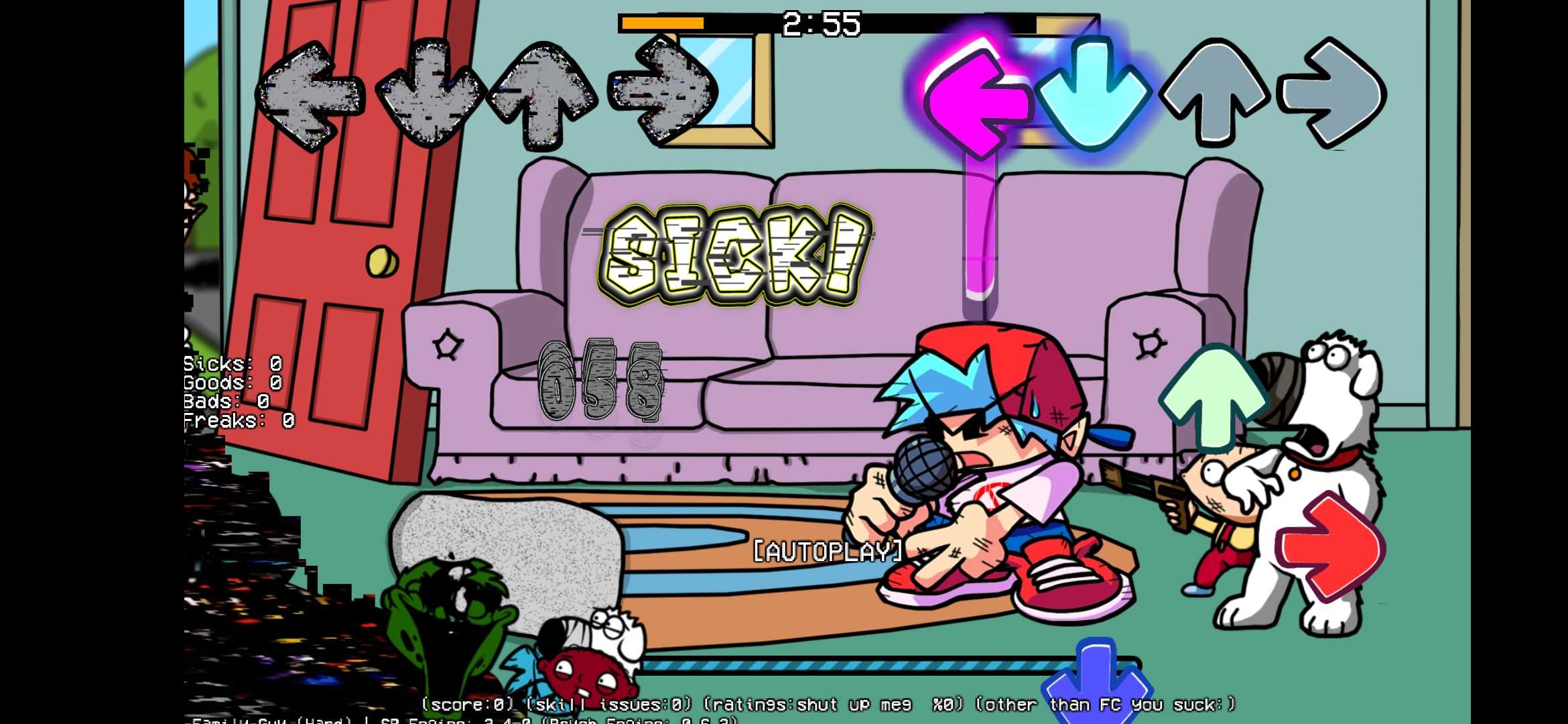Select the opponent's glitchy static up arrow

tap(544, 94)
